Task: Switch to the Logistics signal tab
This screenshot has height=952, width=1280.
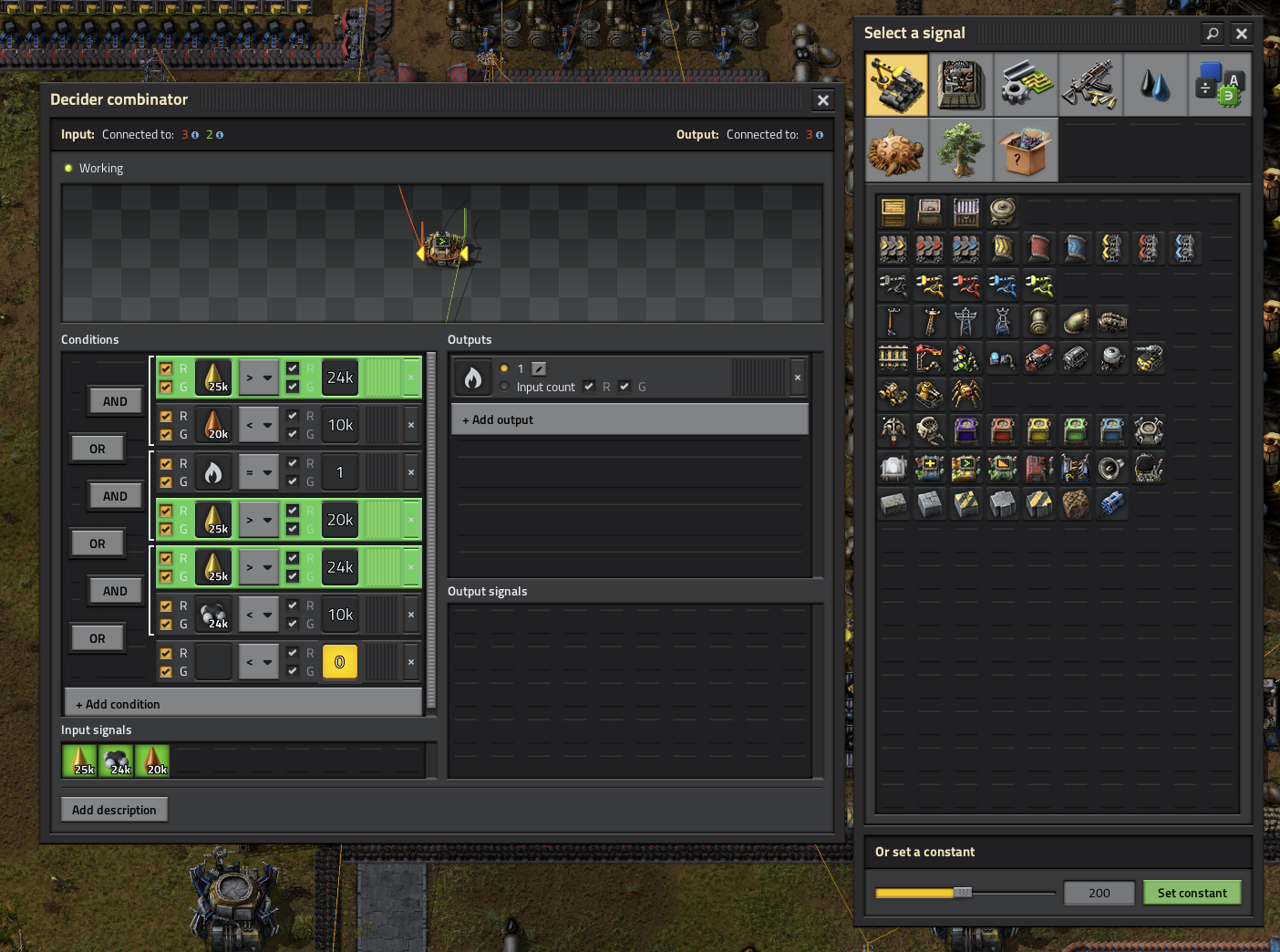Action: tap(897, 85)
